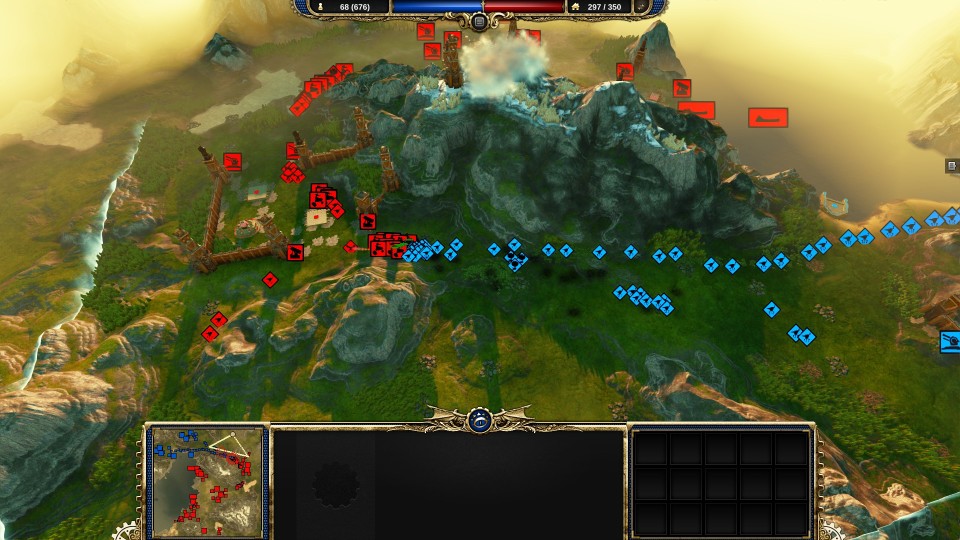
Task: Select the large red enemy ship marker
Action: pyautogui.click(x=768, y=118)
